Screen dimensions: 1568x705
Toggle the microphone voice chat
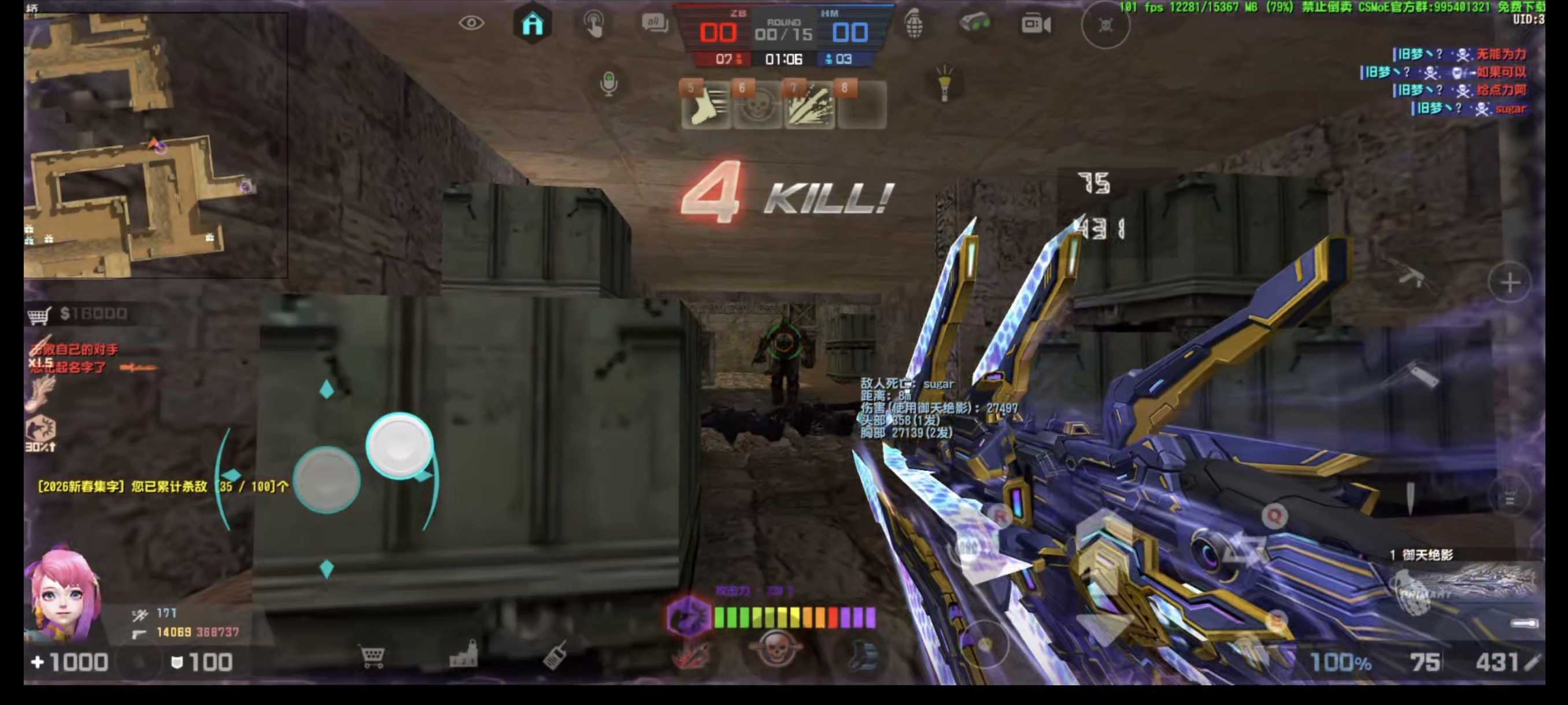point(608,83)
